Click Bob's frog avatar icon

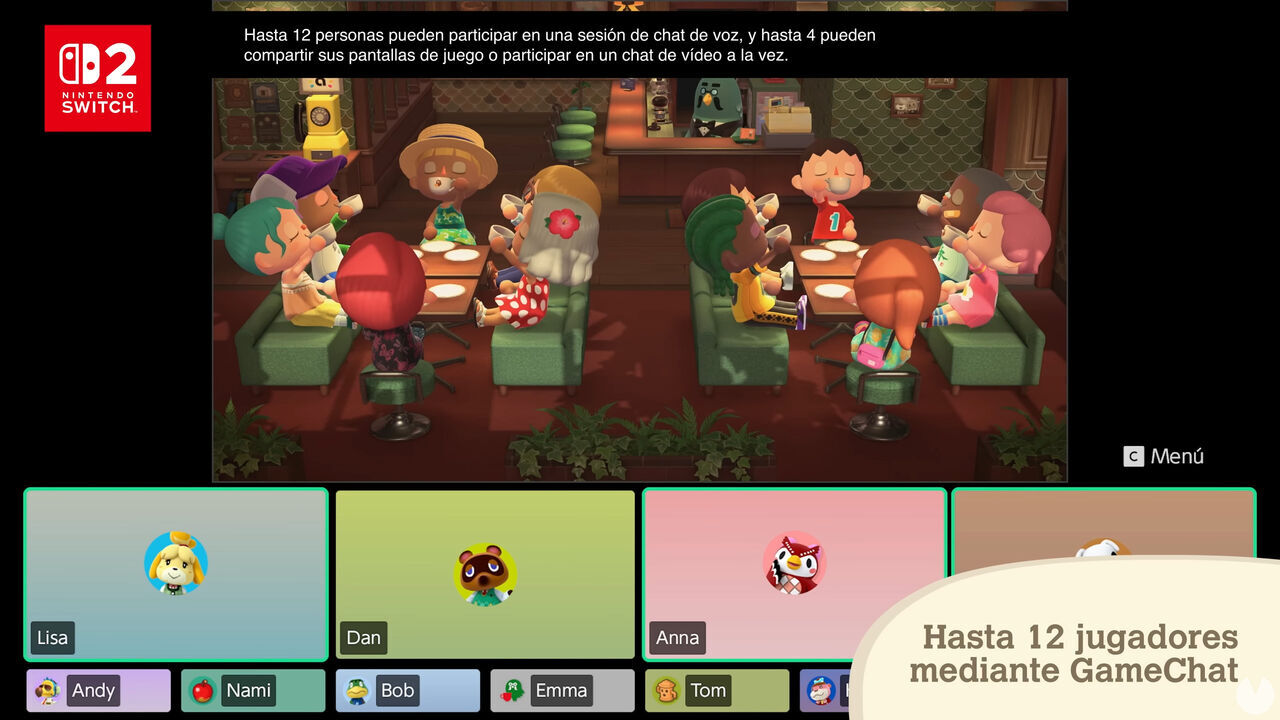pyautogui.click(x=358, y=690)
